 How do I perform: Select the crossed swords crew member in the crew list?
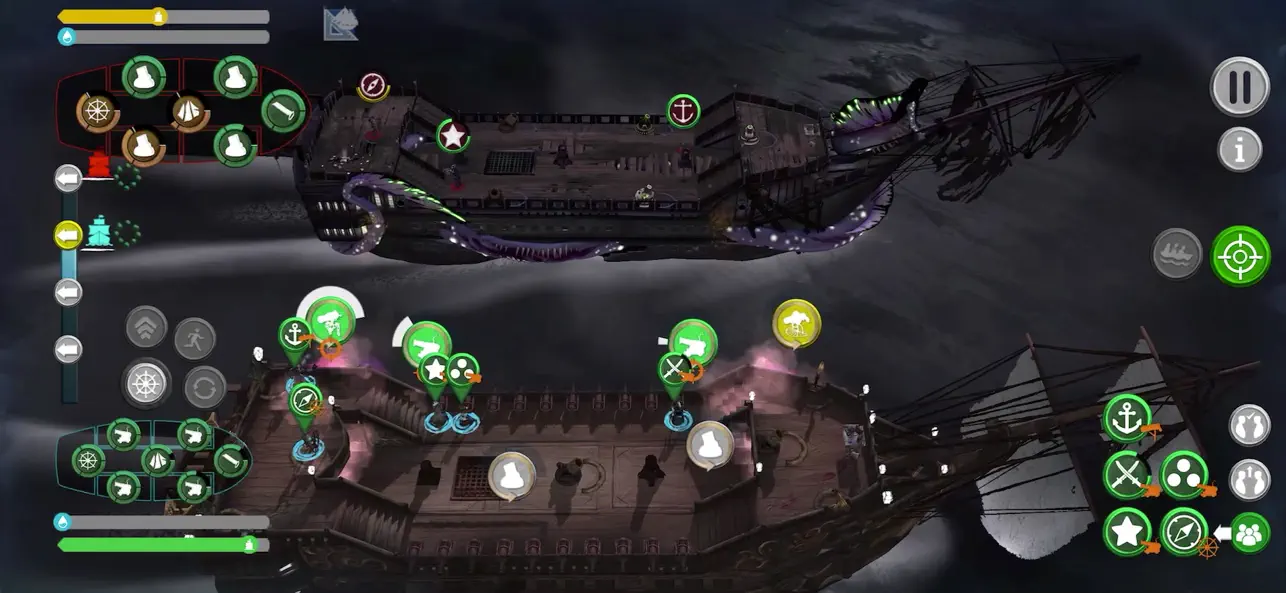click(1127, 474)
